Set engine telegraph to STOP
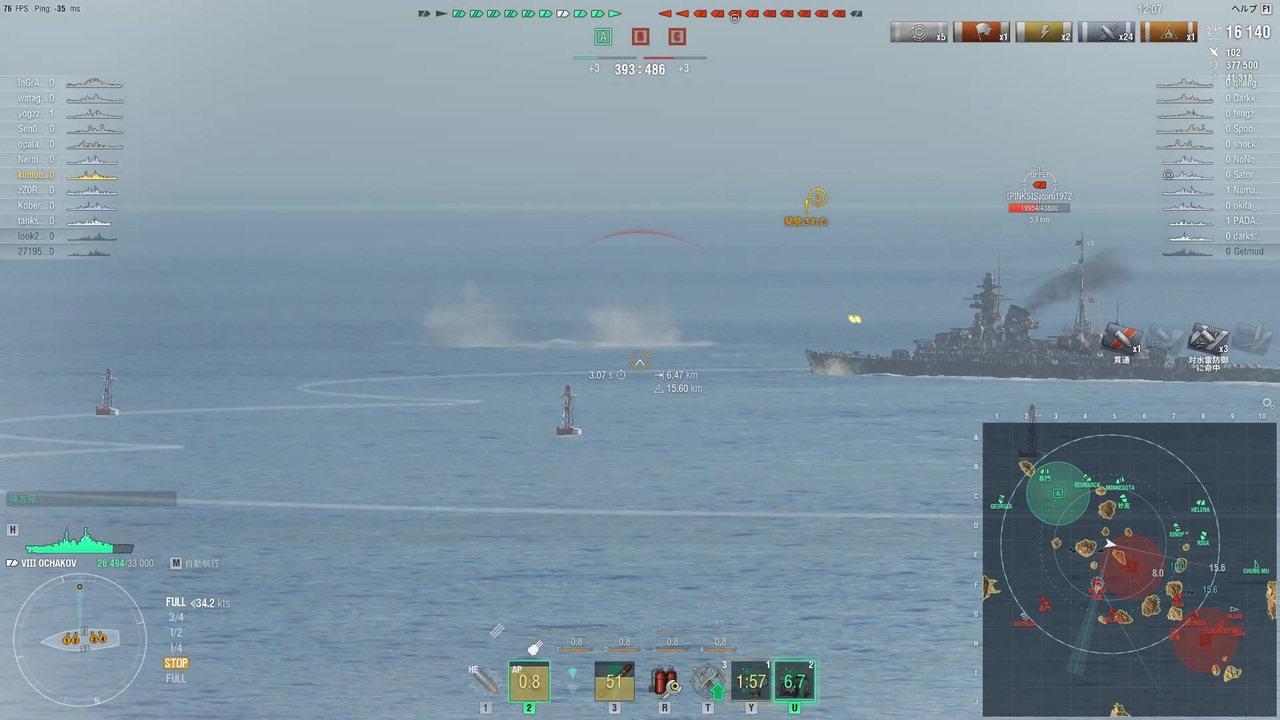The image size is (1280, 720). pyautogui.click(x=176, y=663)
